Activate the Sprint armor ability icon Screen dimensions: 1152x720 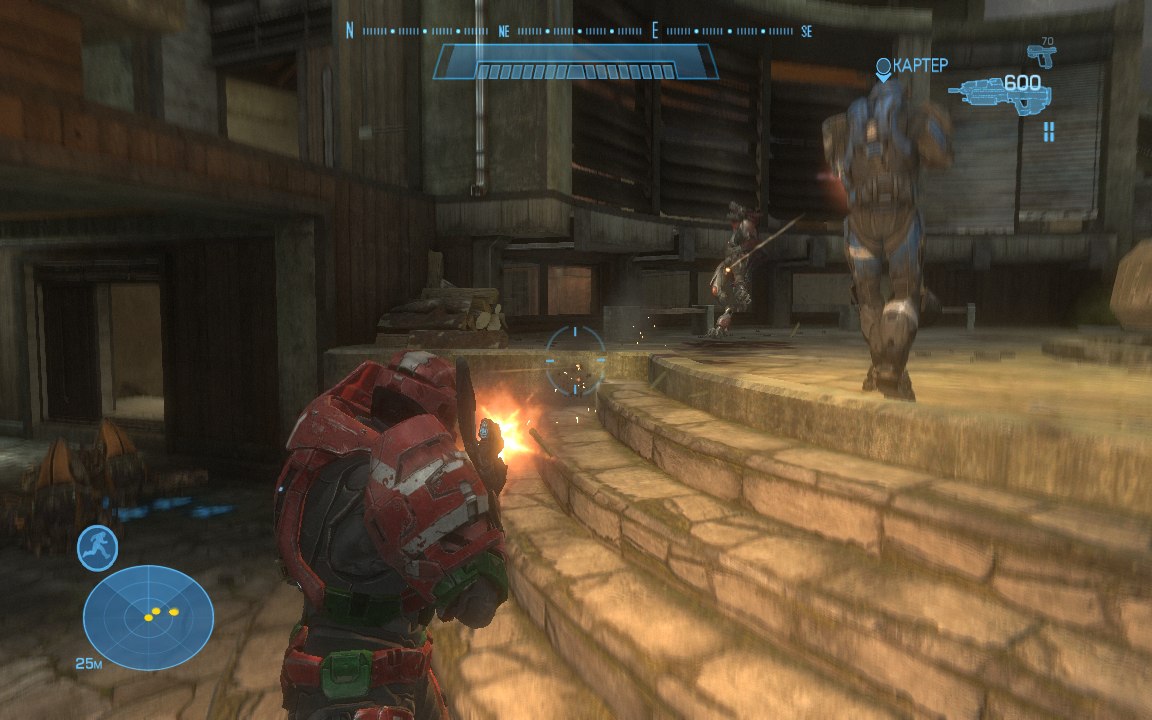point(98,548)
